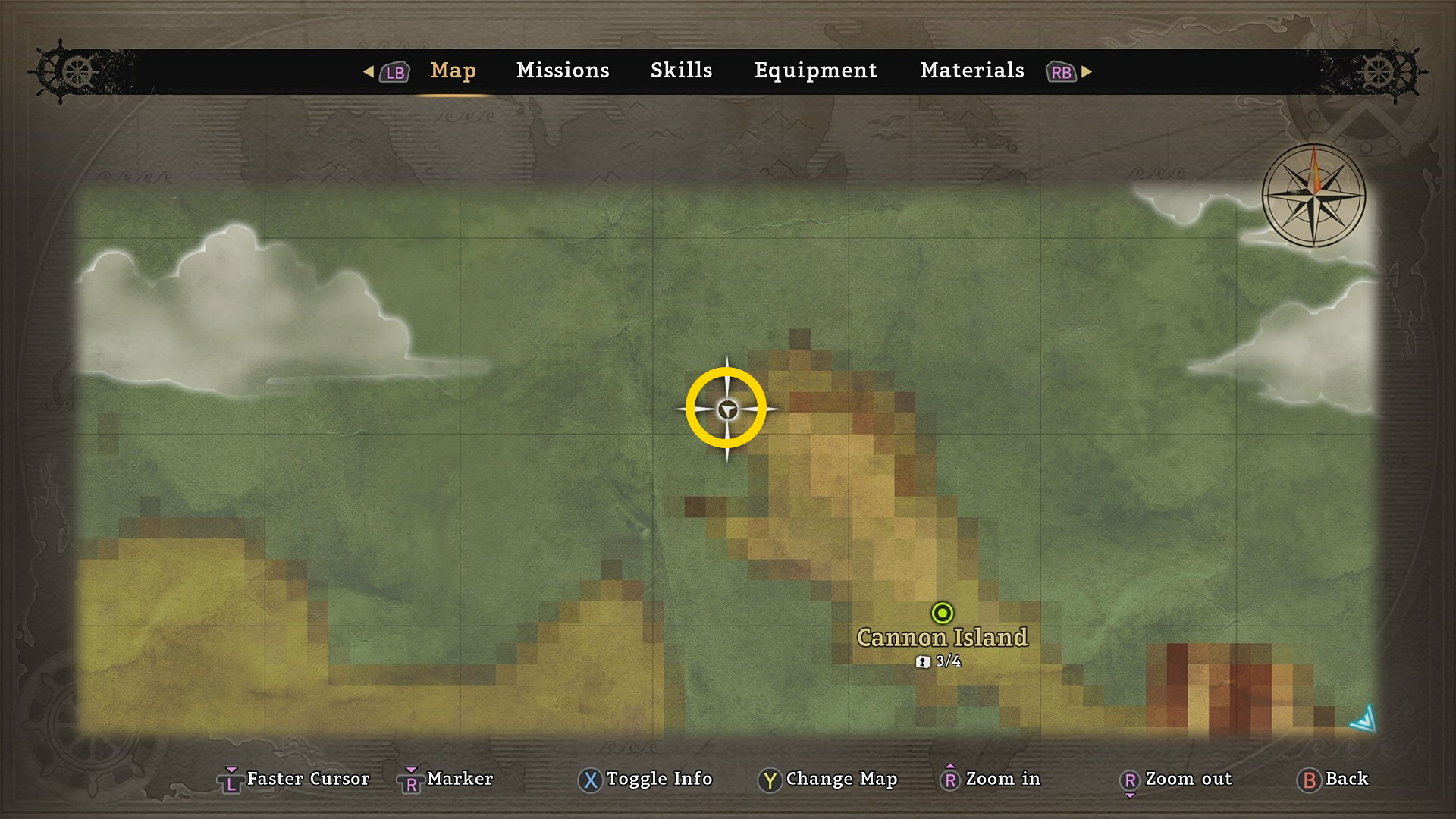Open the Missions tab
This screenshot has width=1456, height=819.
[x=563, y=71]
